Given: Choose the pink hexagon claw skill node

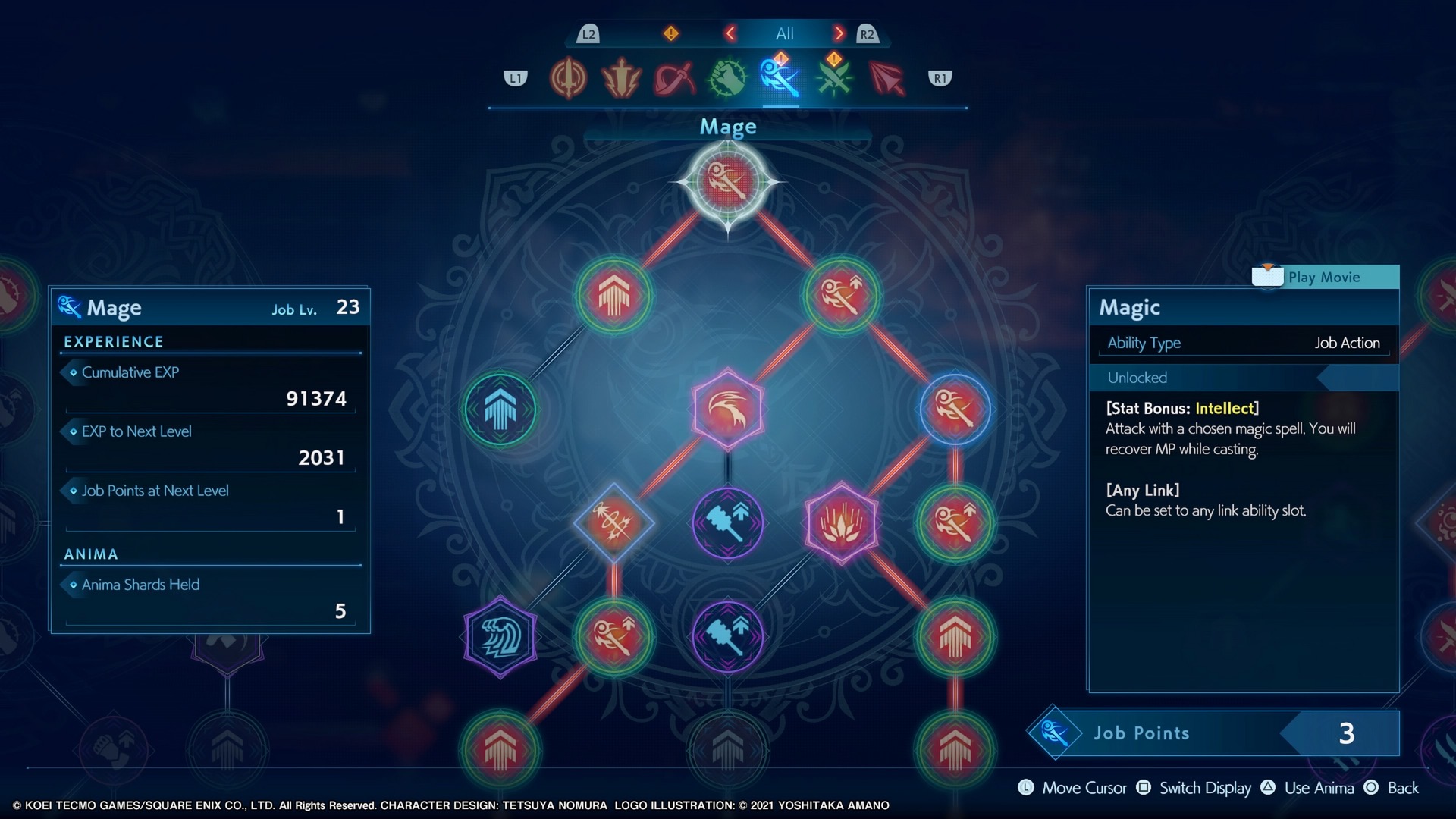Looking at the screenshot, I should [x=728, y=409].
